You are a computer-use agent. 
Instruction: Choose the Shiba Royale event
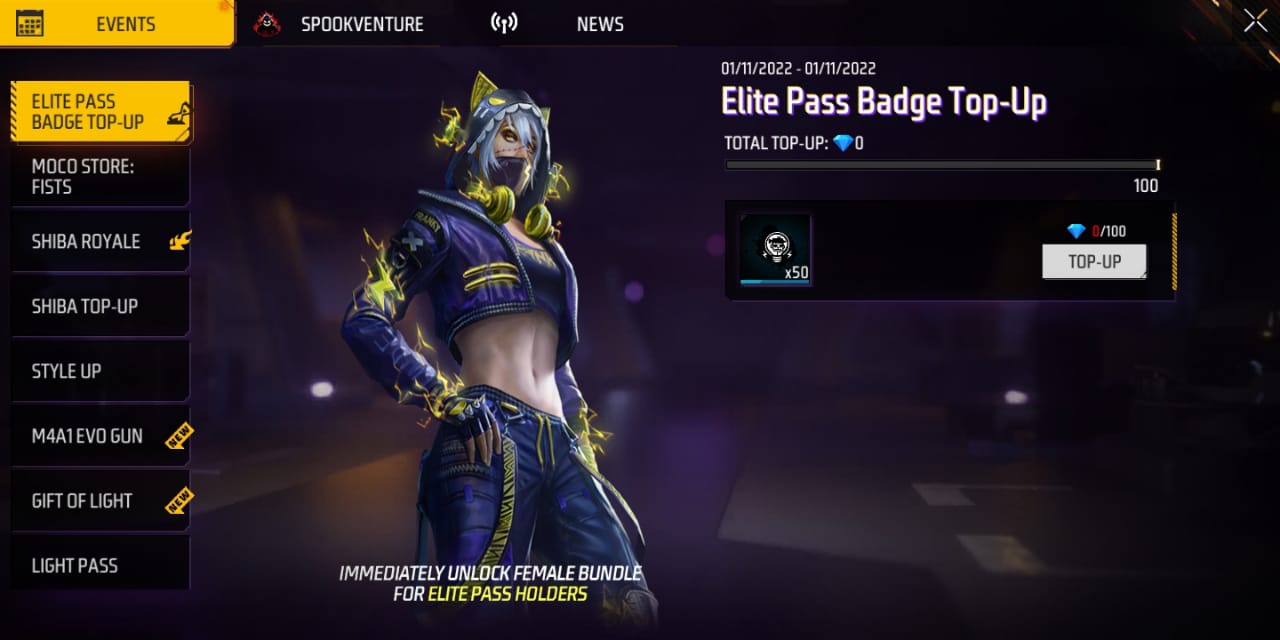100,242
